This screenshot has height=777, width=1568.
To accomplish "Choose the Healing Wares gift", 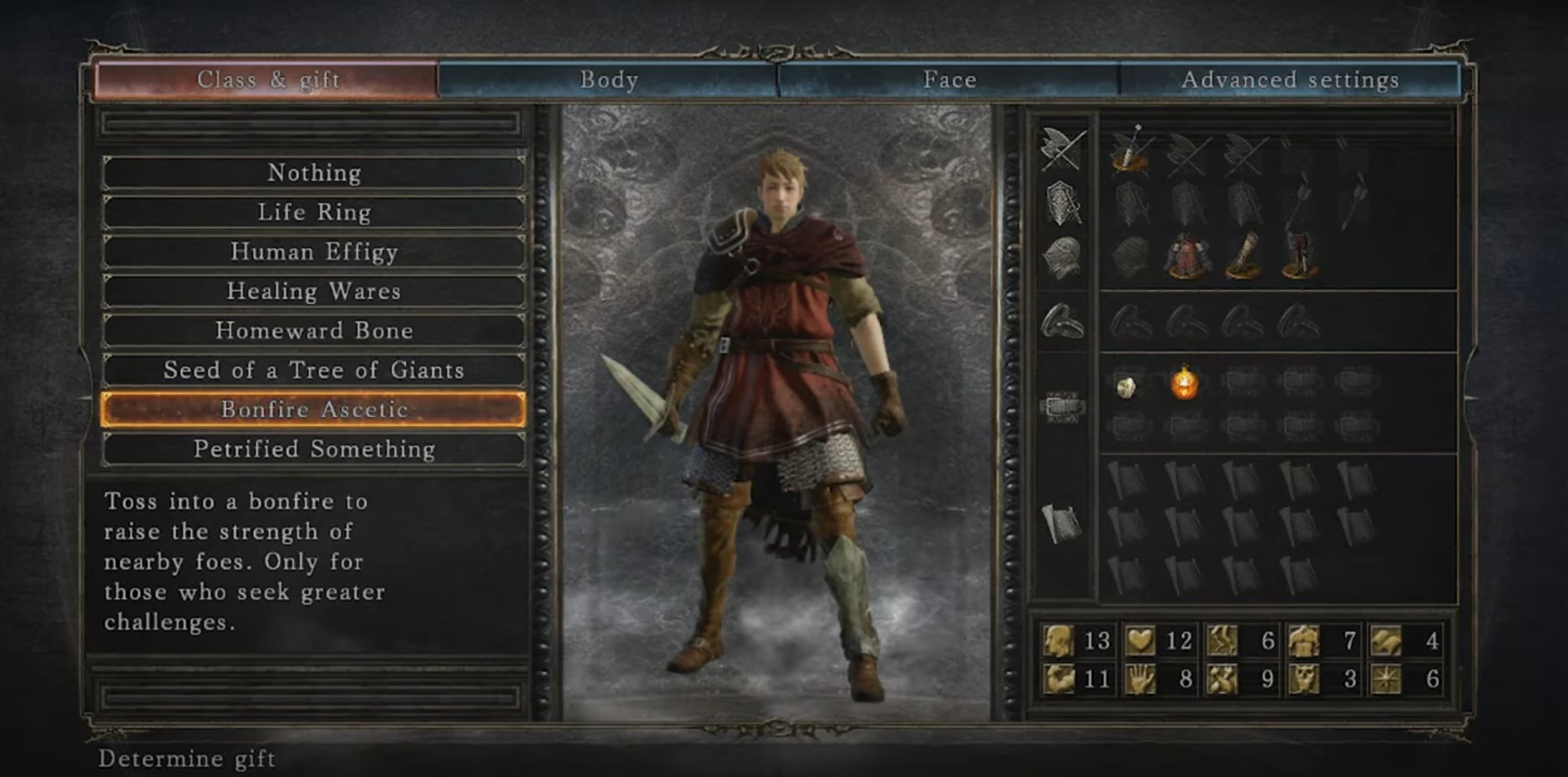I will coord(314,291).
